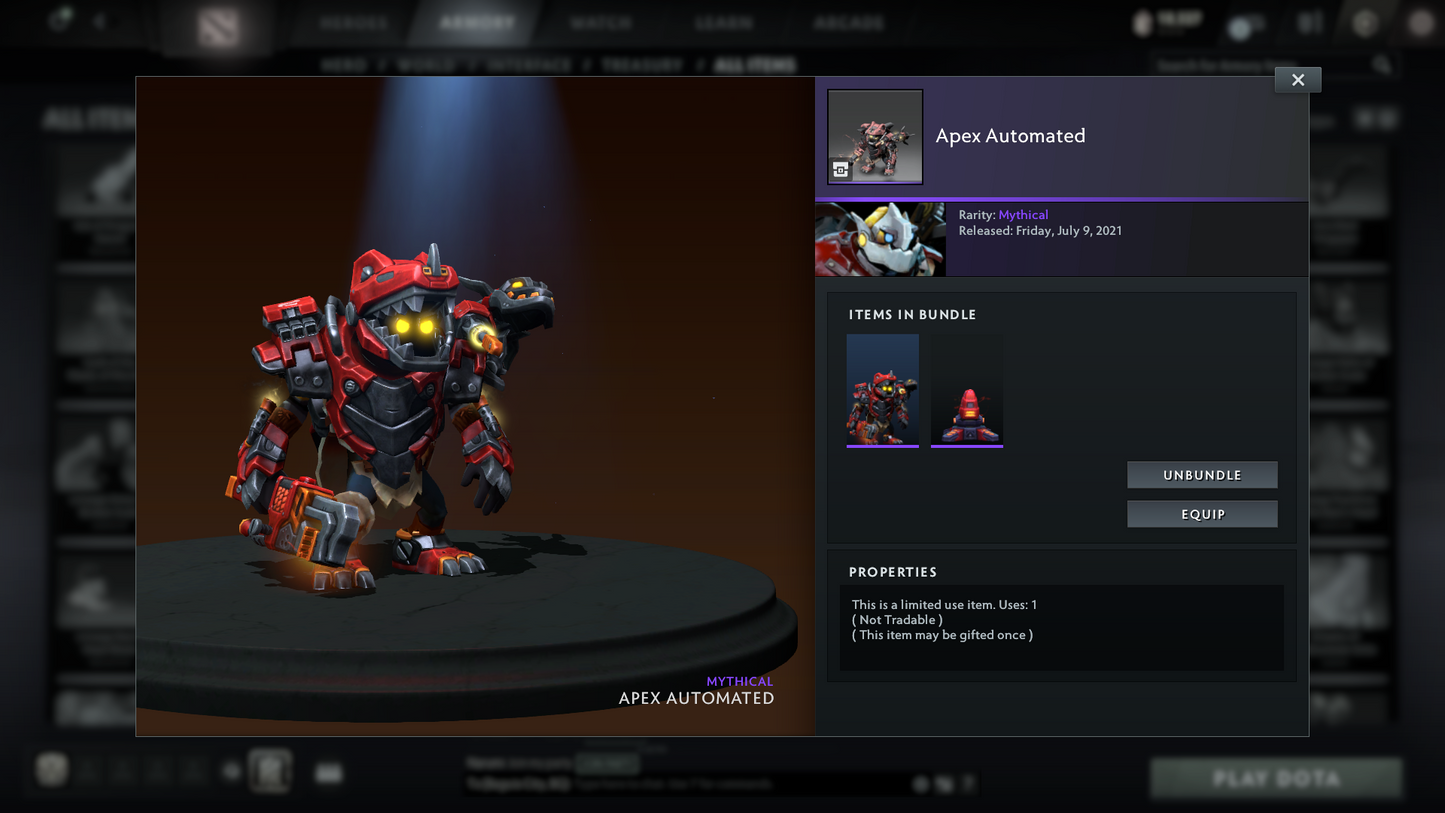Click the Apex Automated bundle portrait
This screenshot has width=1445, height=813.
pyautogui.click(x=875, y=136)
